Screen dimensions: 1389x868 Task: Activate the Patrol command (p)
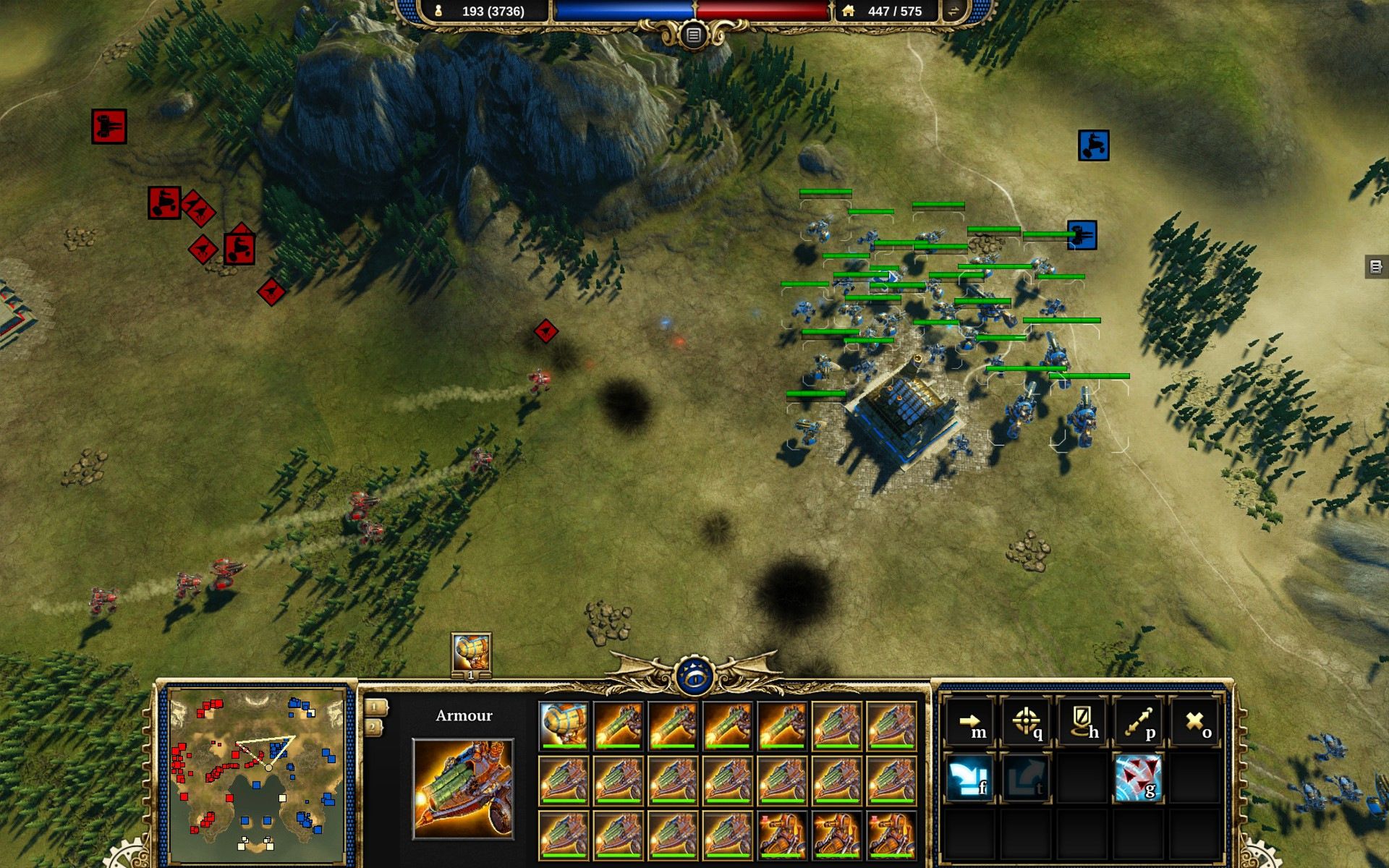[x=1139, y=723]
